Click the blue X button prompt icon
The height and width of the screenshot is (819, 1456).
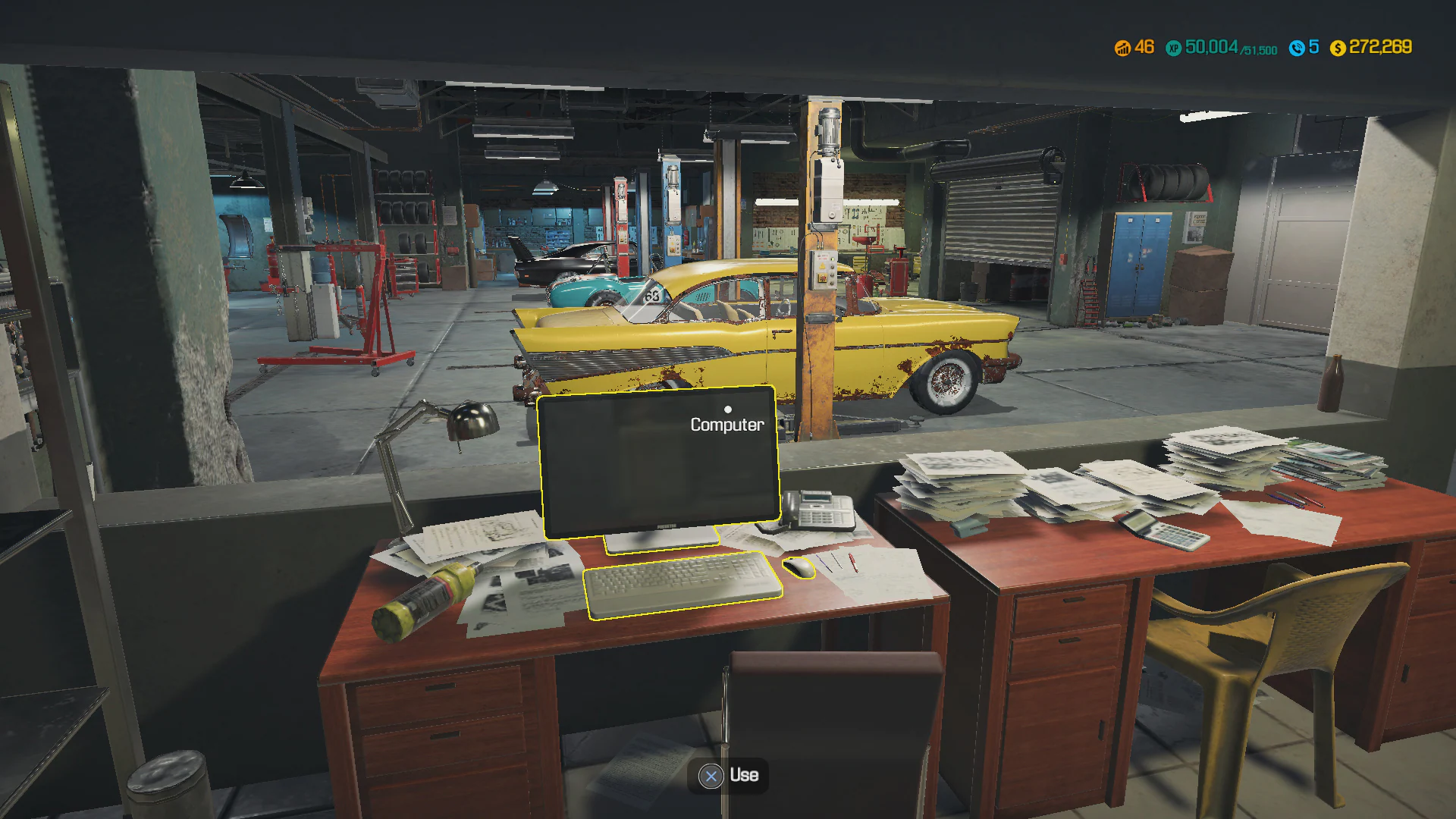tap(711, 776)
